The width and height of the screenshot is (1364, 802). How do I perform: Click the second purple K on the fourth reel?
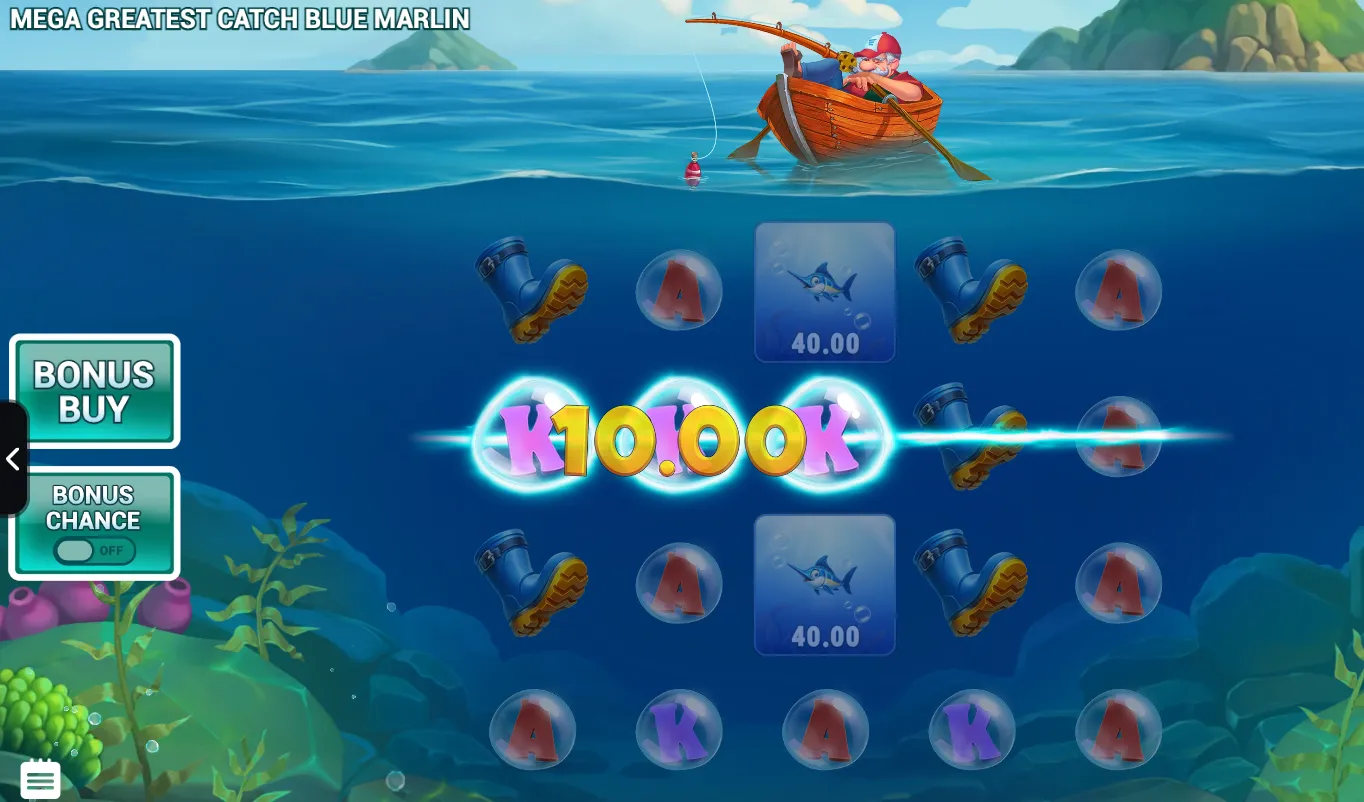click(x=970, y=730)
